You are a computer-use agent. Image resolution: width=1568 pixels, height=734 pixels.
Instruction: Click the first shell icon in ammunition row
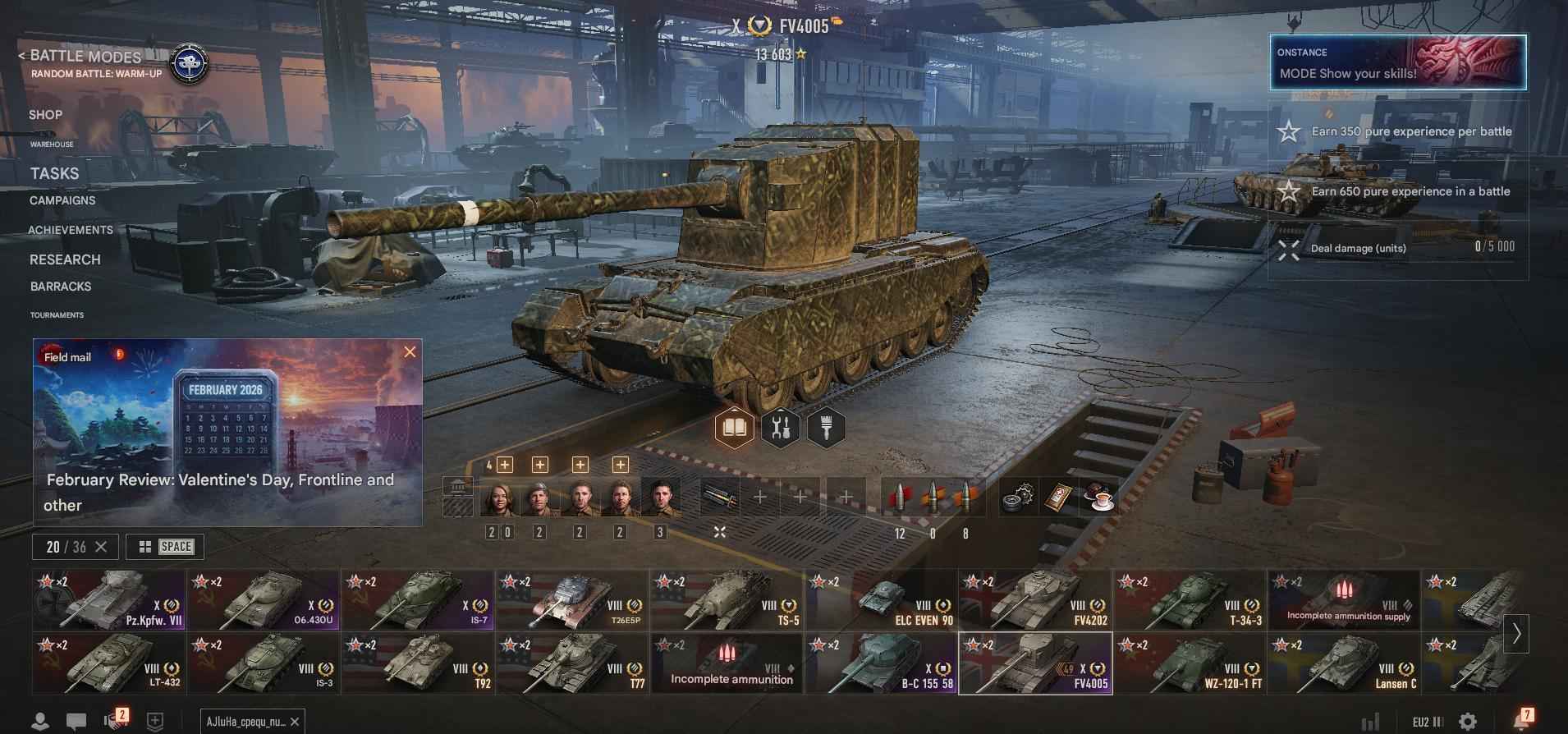click(901, 496)
